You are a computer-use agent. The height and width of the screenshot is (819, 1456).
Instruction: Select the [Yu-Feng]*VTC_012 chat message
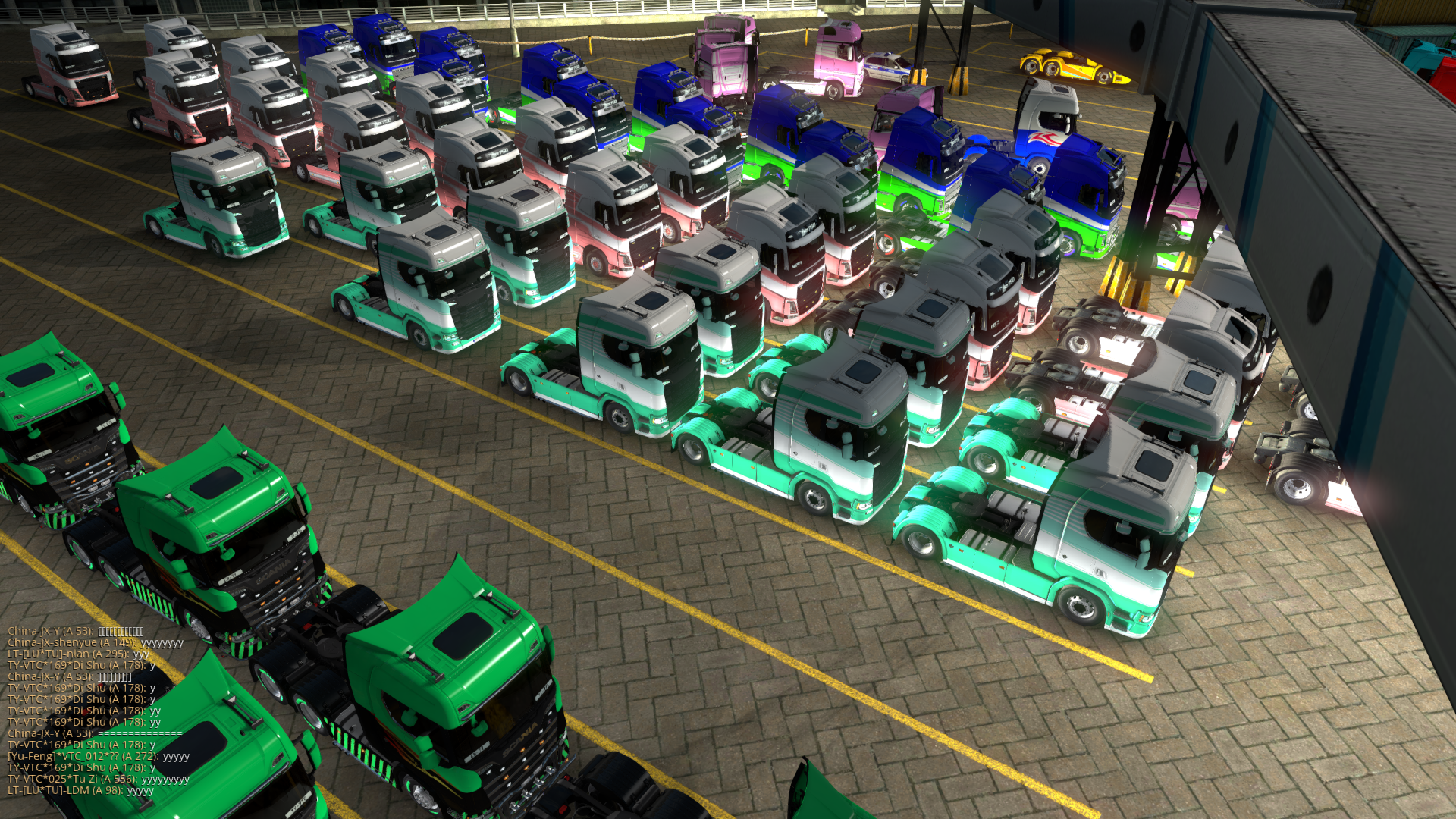click(99, 756)
